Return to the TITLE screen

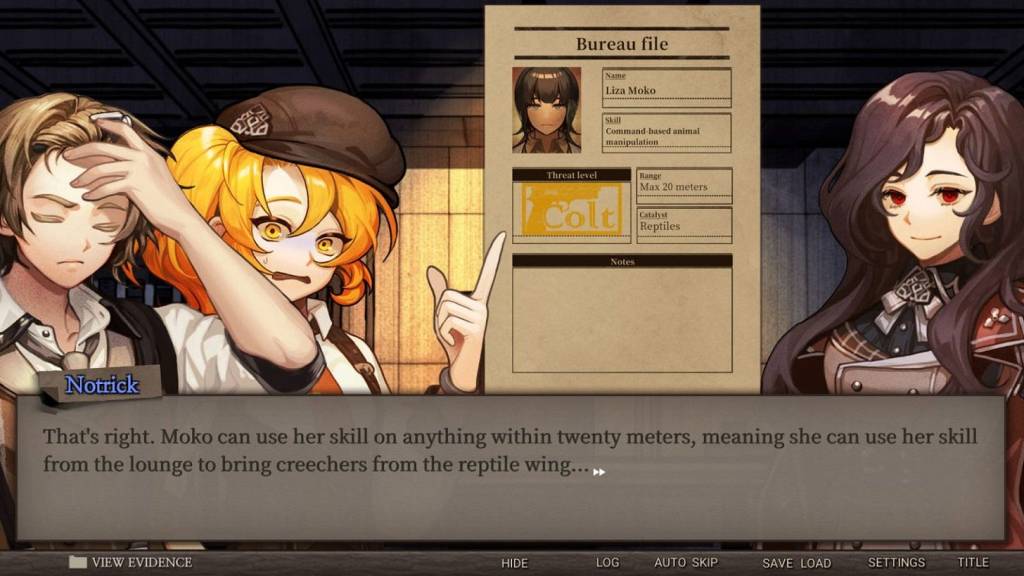click(x=972, y=563)
